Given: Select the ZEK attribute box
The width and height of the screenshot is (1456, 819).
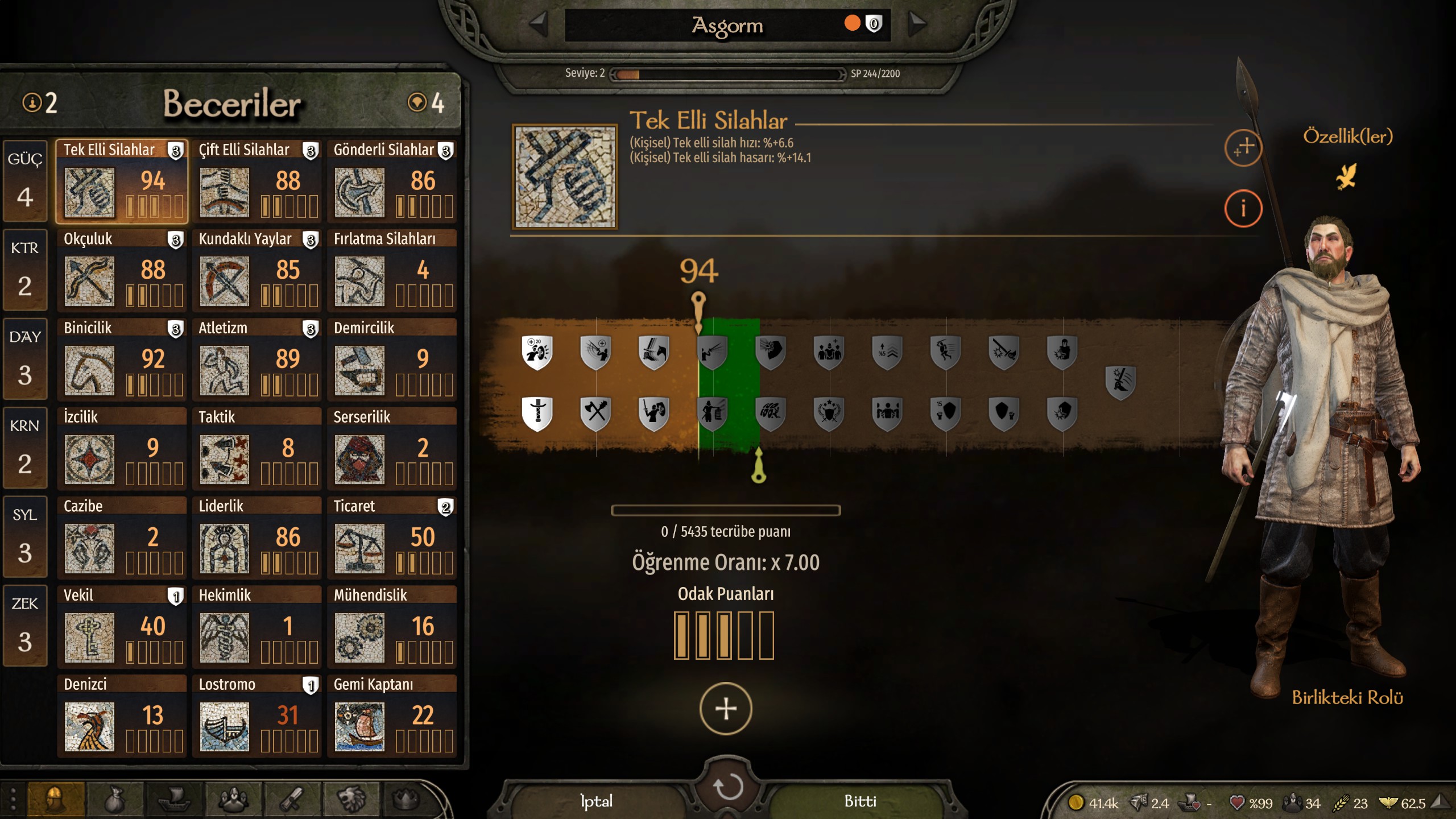Looking at the screenshot, I should (x=24, y=626).
